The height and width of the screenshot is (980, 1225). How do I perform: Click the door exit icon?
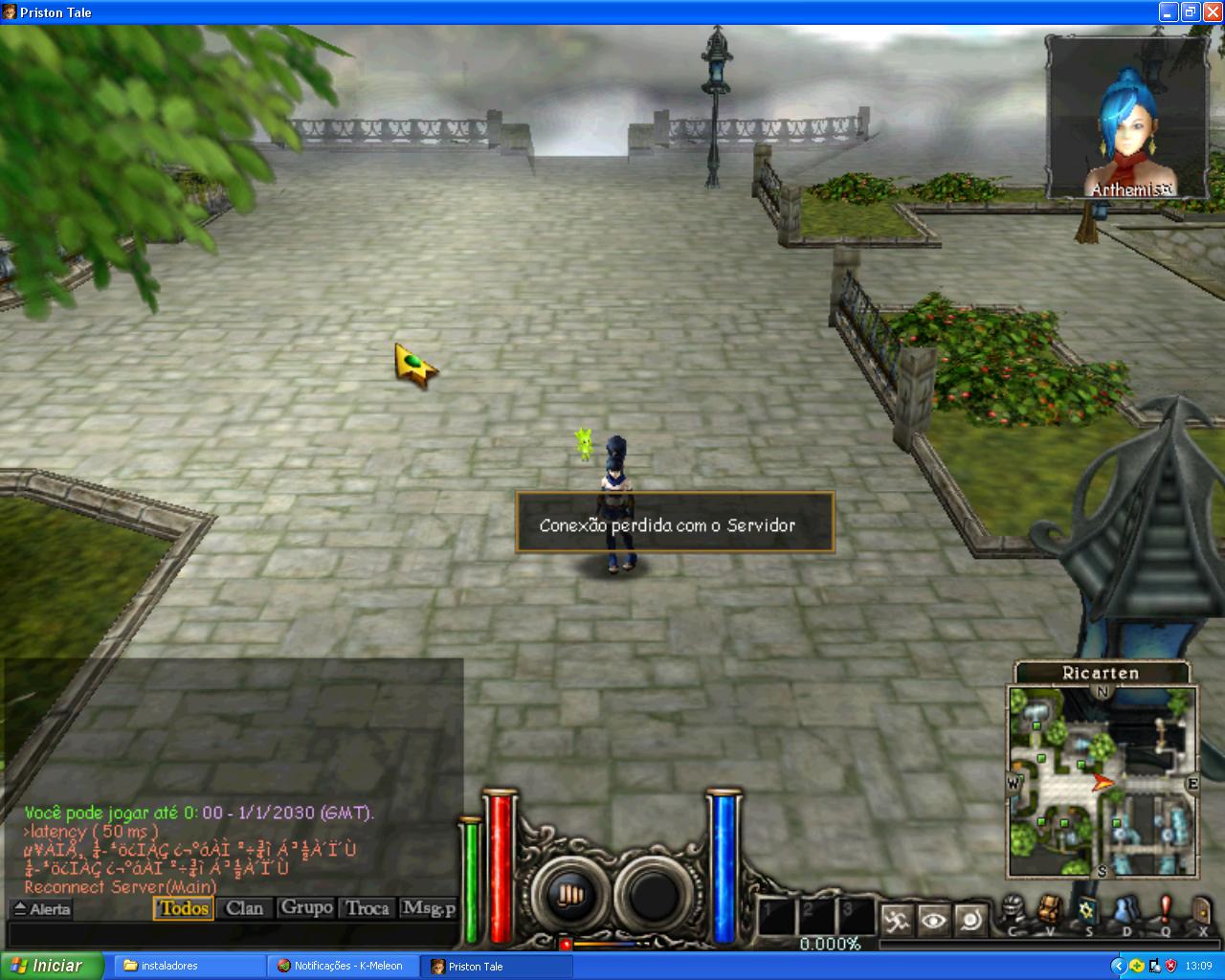(1202, 909)
